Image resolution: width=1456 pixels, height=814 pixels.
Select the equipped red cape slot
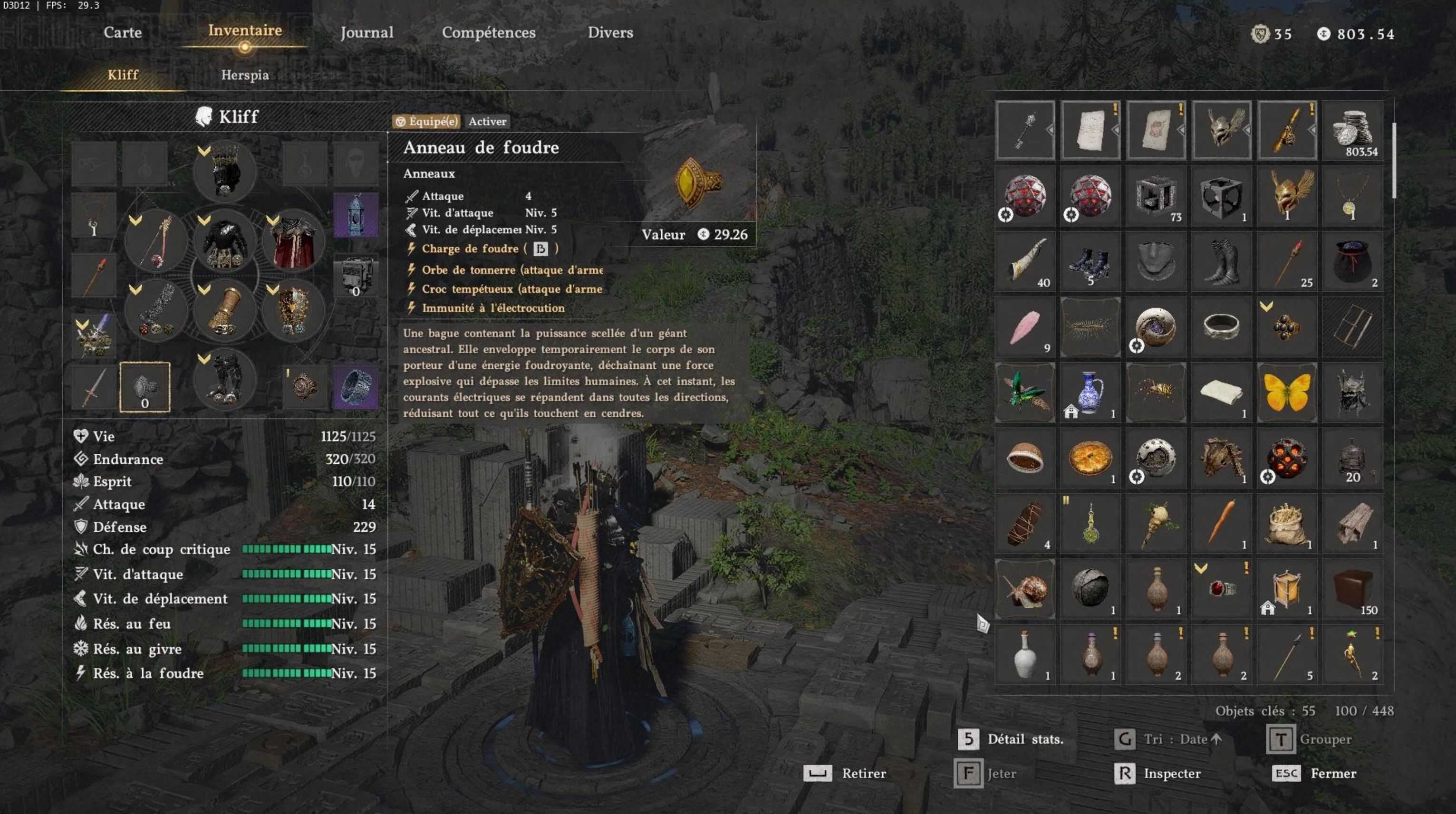(294, 242)
